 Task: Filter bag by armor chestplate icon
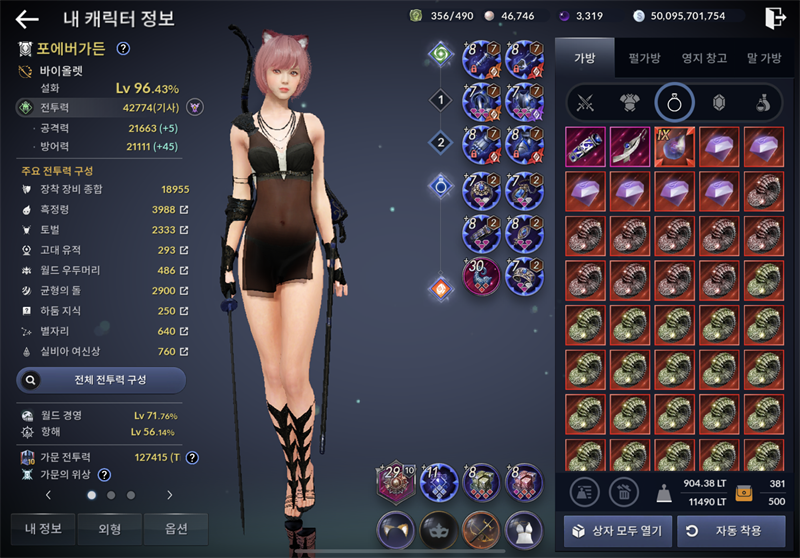629,102
